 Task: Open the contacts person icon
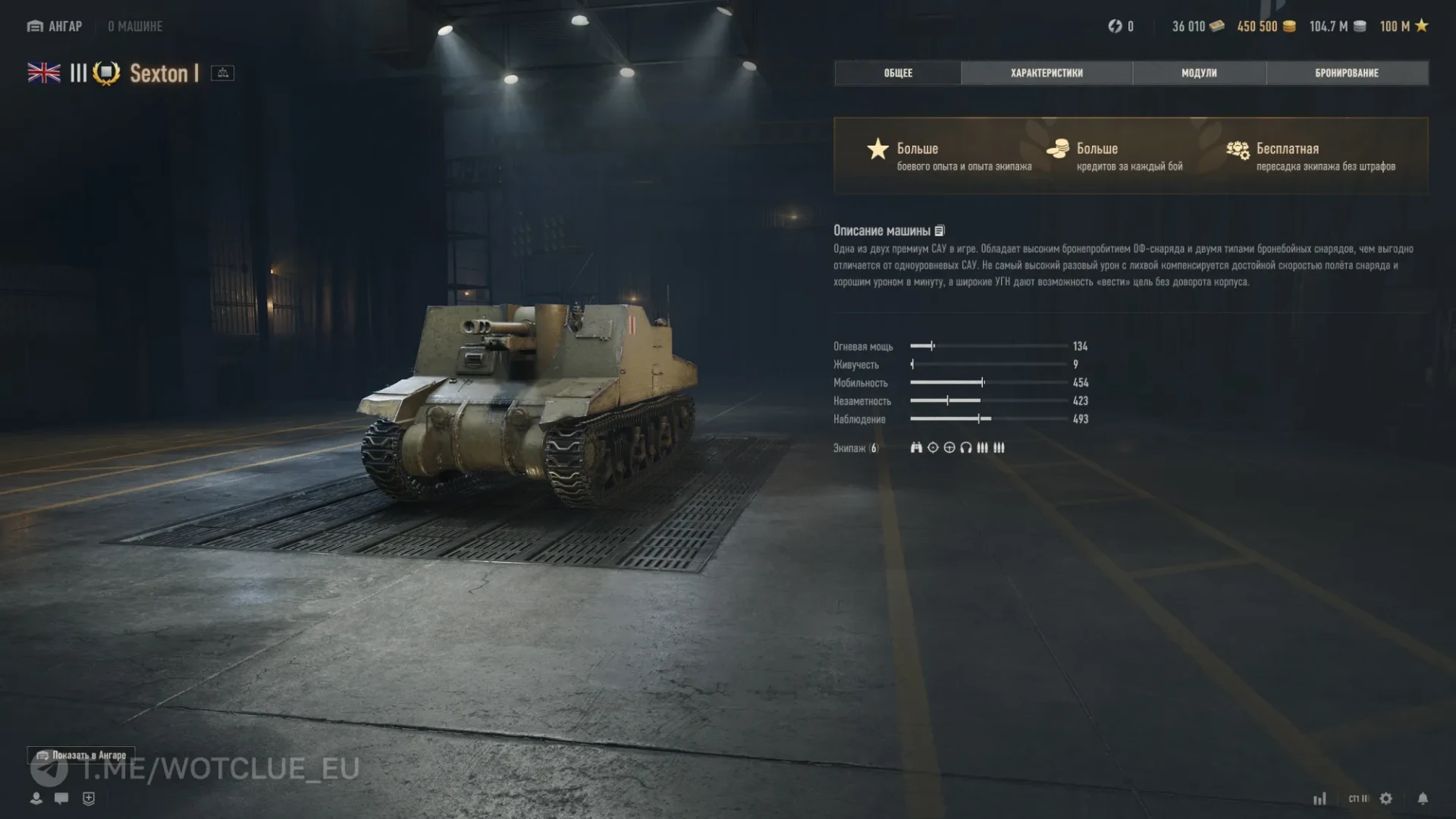36,798
